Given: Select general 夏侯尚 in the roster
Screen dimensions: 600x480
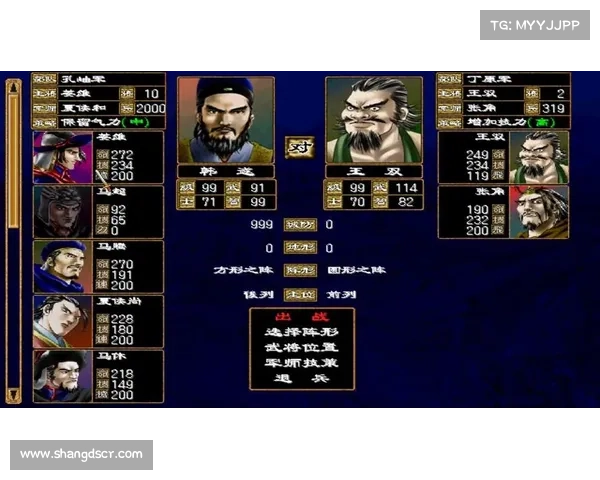Looking at the screenshot, I should [x=98, y=321].
